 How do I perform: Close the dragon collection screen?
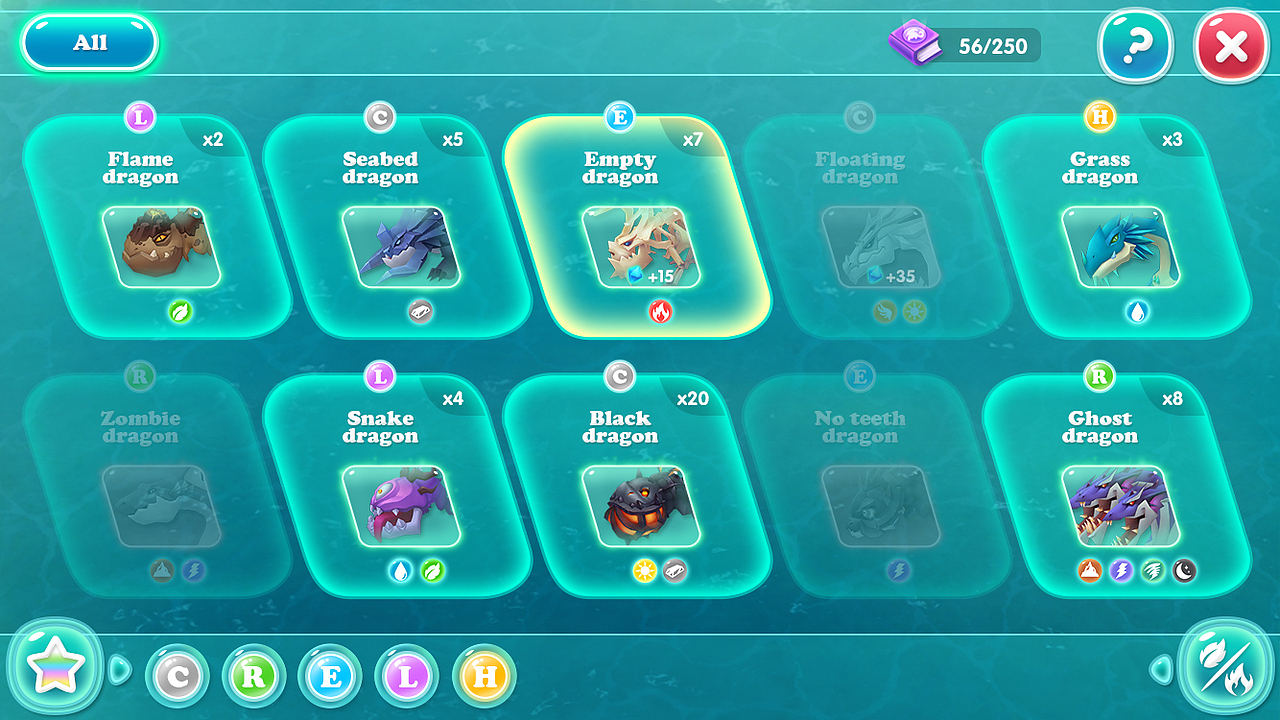pos(1231,46)
